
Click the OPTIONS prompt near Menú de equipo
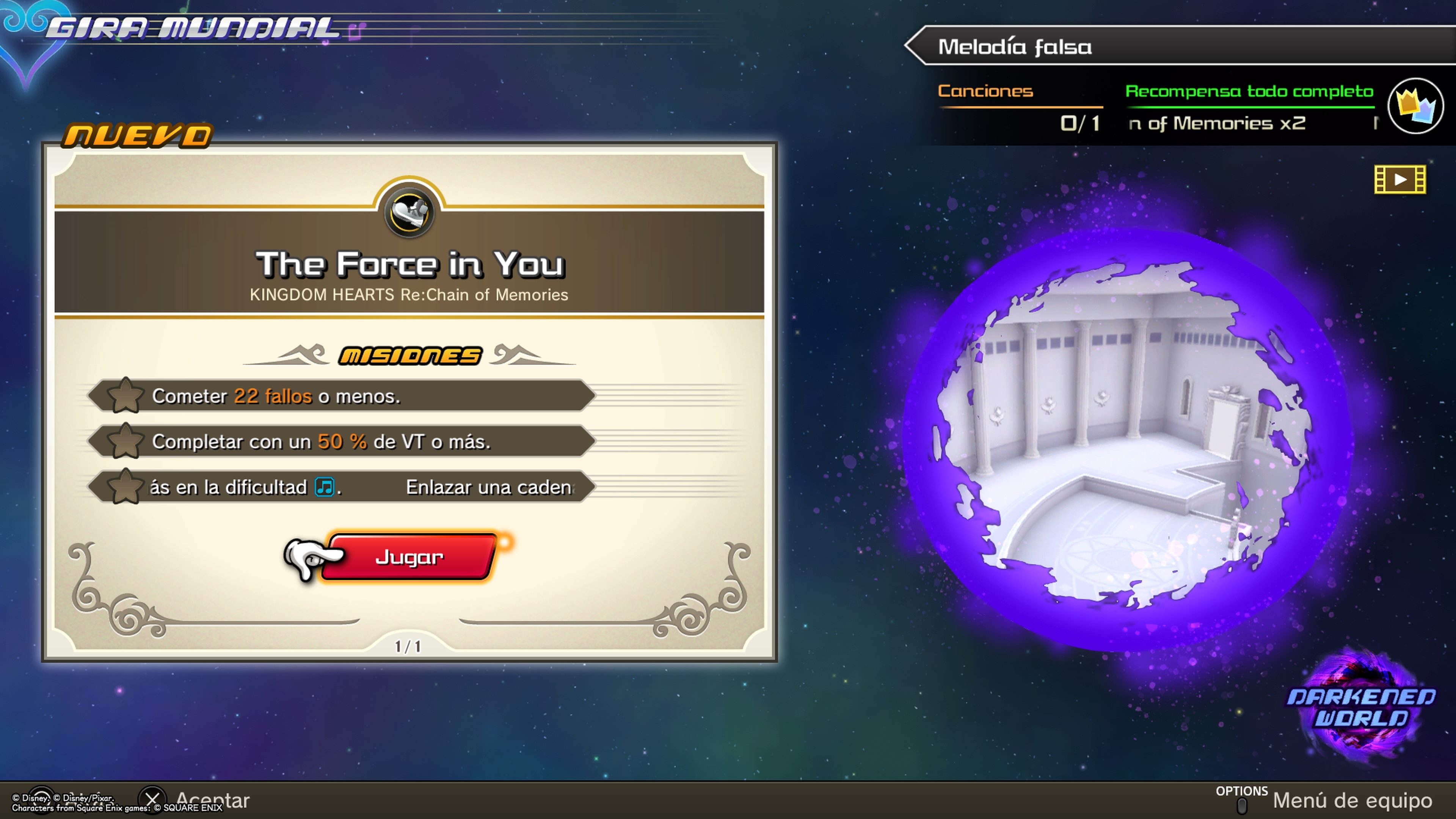pos(1243,791)
